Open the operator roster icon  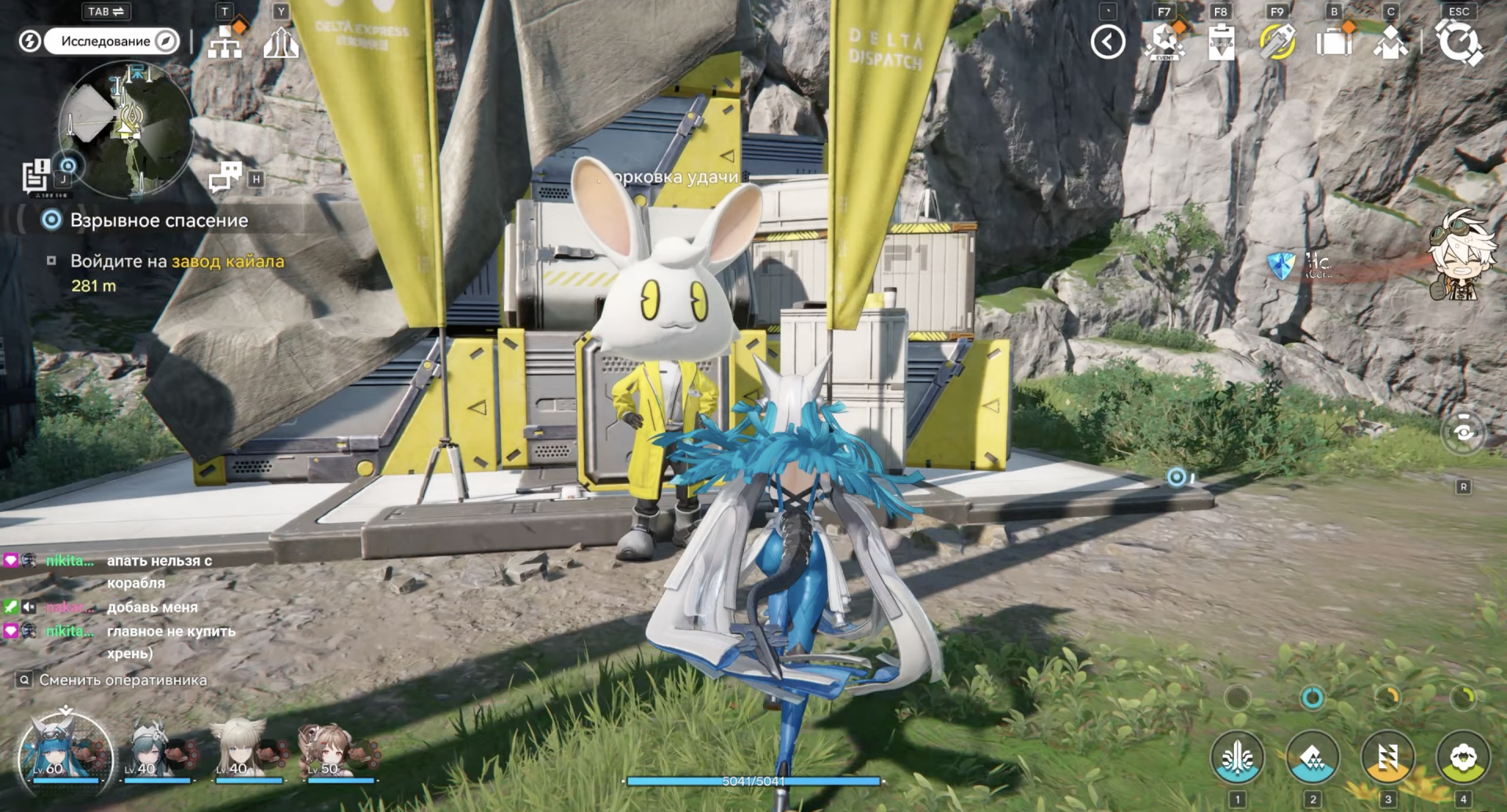click(x=1390, y=42)
